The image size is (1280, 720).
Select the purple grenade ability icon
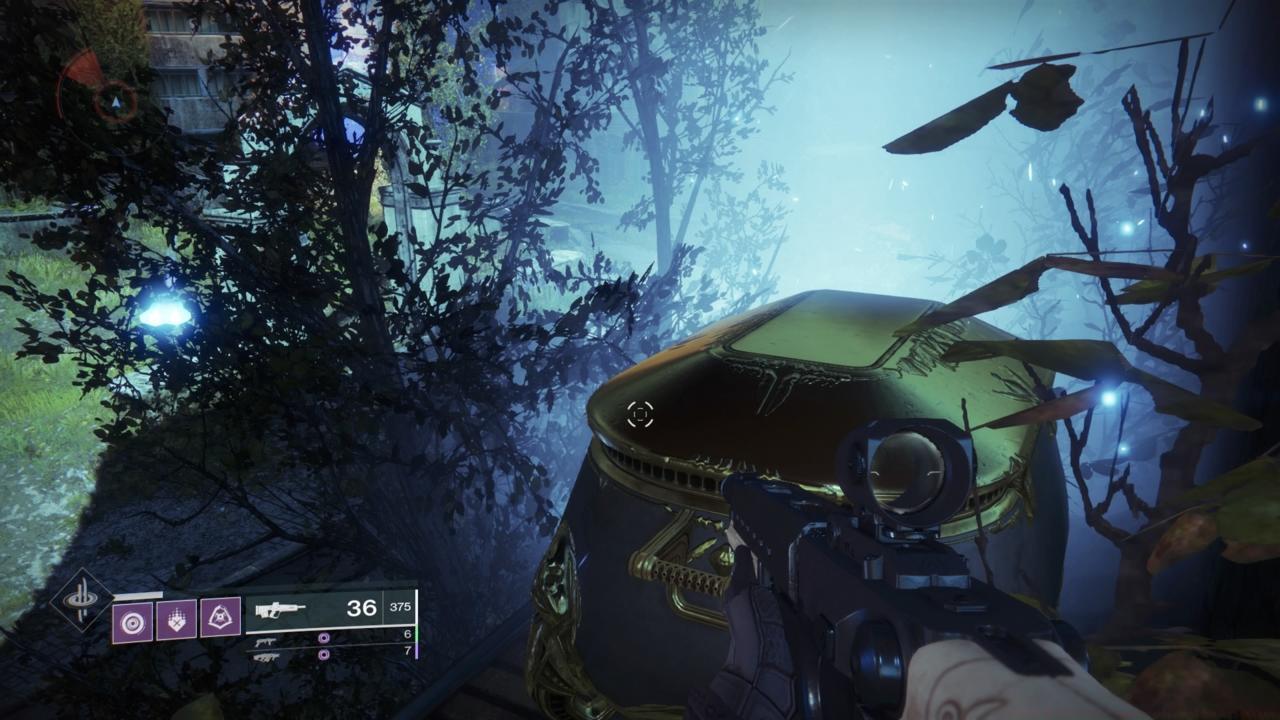tap(132, 621)
